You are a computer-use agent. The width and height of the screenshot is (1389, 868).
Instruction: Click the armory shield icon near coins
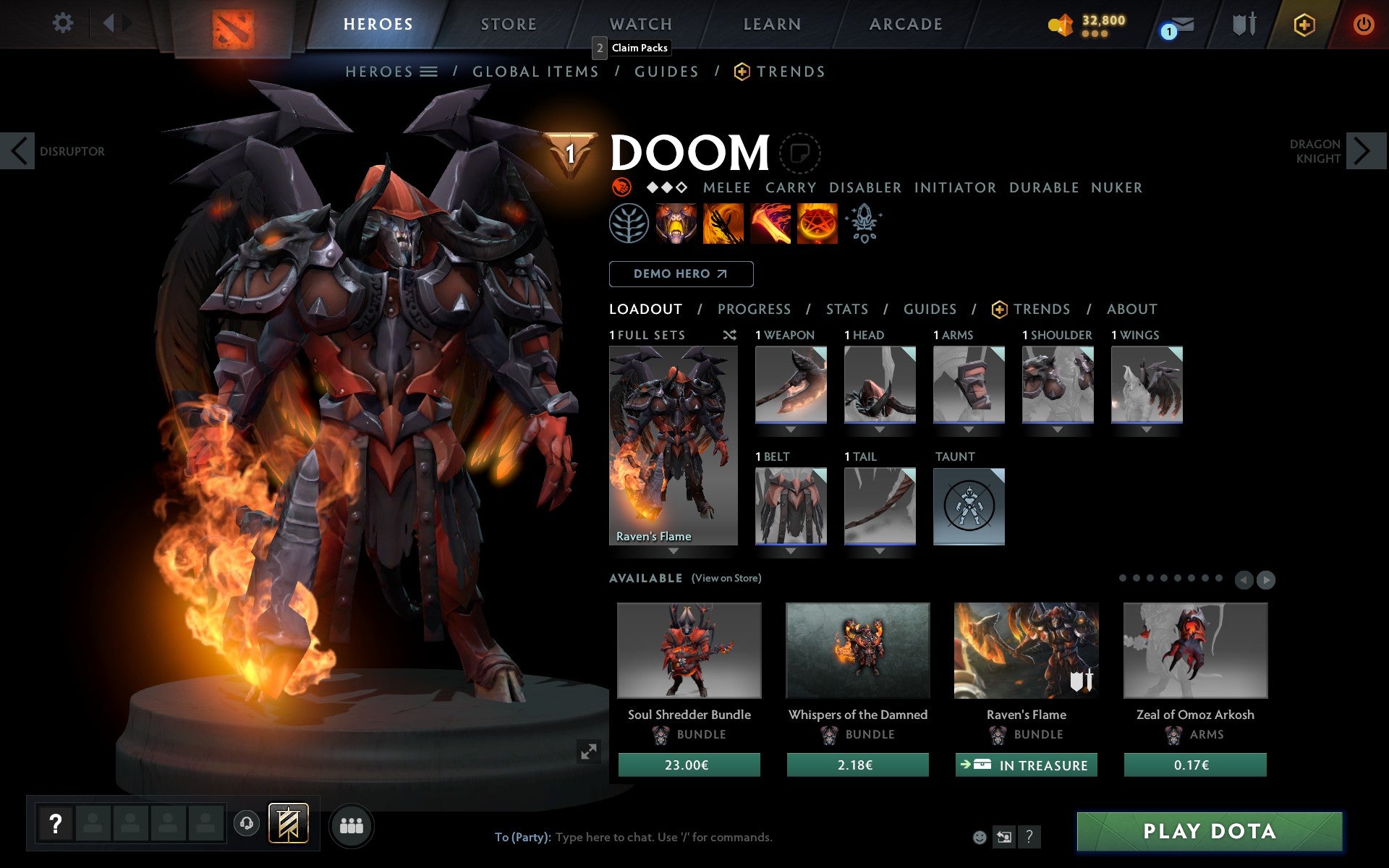click(x=1242, y=23)
